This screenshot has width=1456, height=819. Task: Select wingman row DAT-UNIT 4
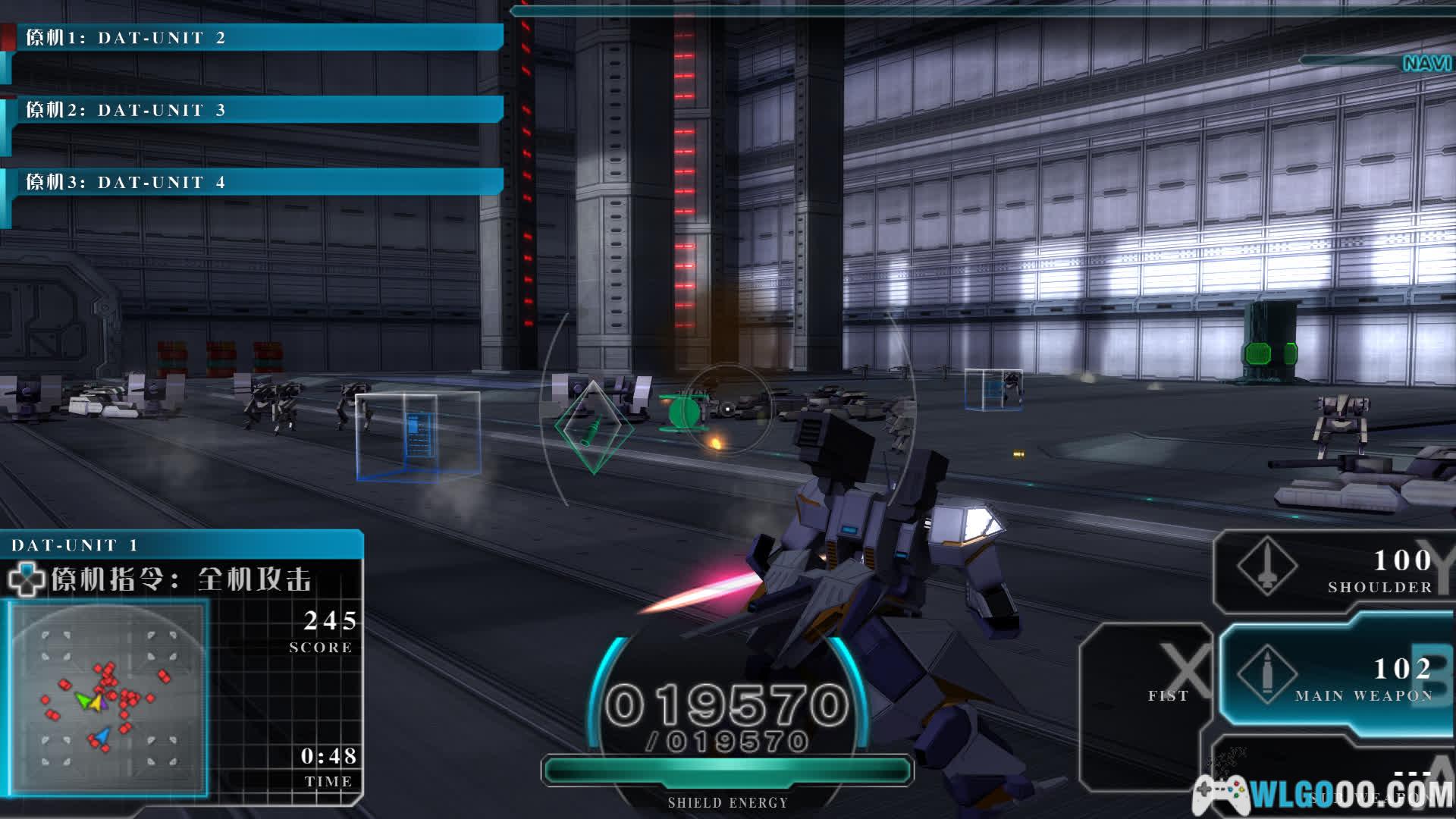coord(254,182)
